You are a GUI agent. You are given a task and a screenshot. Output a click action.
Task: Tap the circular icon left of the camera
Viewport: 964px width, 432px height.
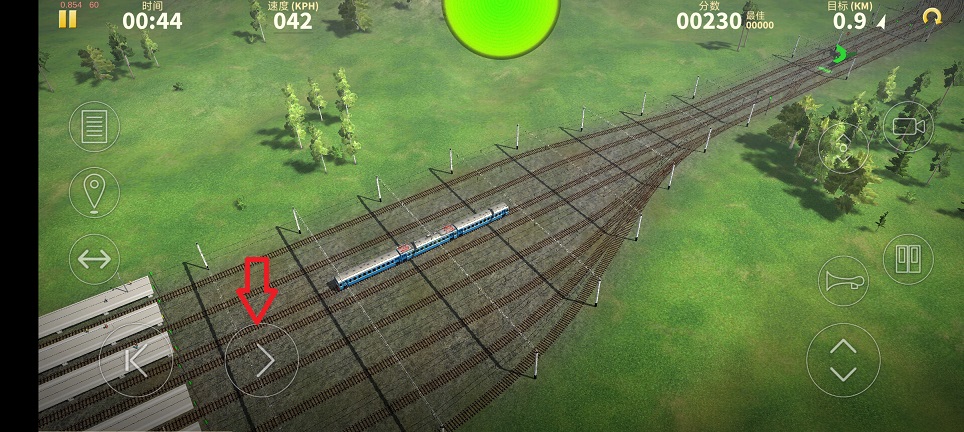click(843, 150)
